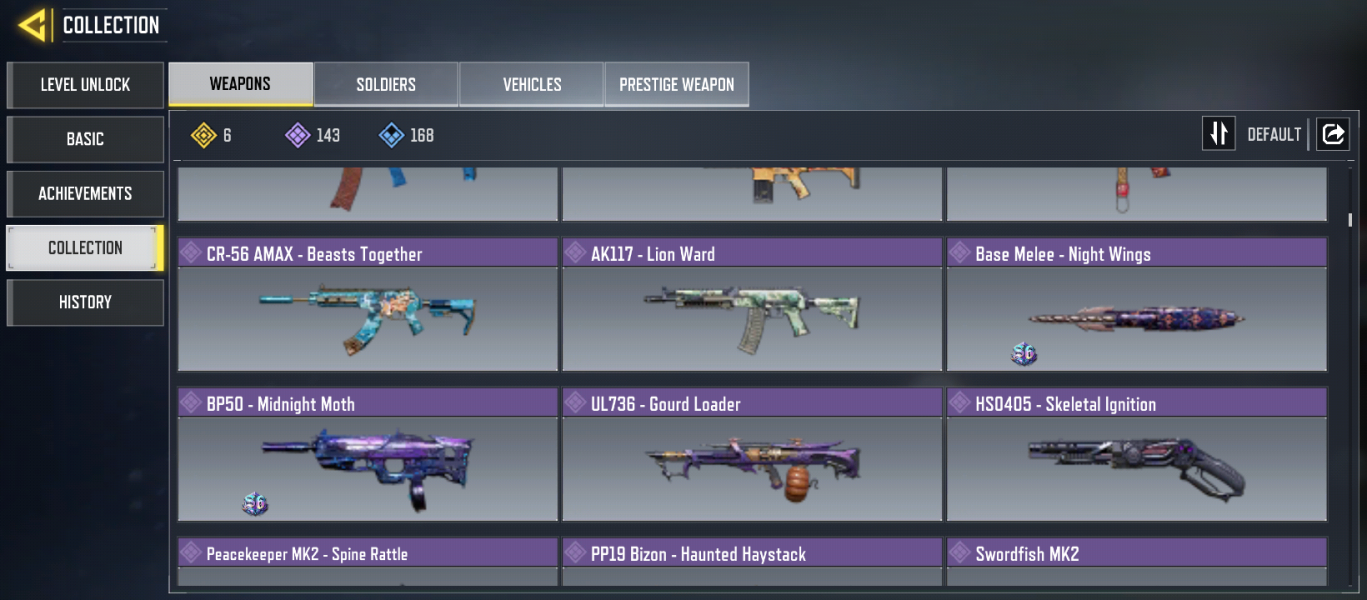Open the UL736 Gourd Loader card
This screenshot has width=1367, height=600.
752,455
